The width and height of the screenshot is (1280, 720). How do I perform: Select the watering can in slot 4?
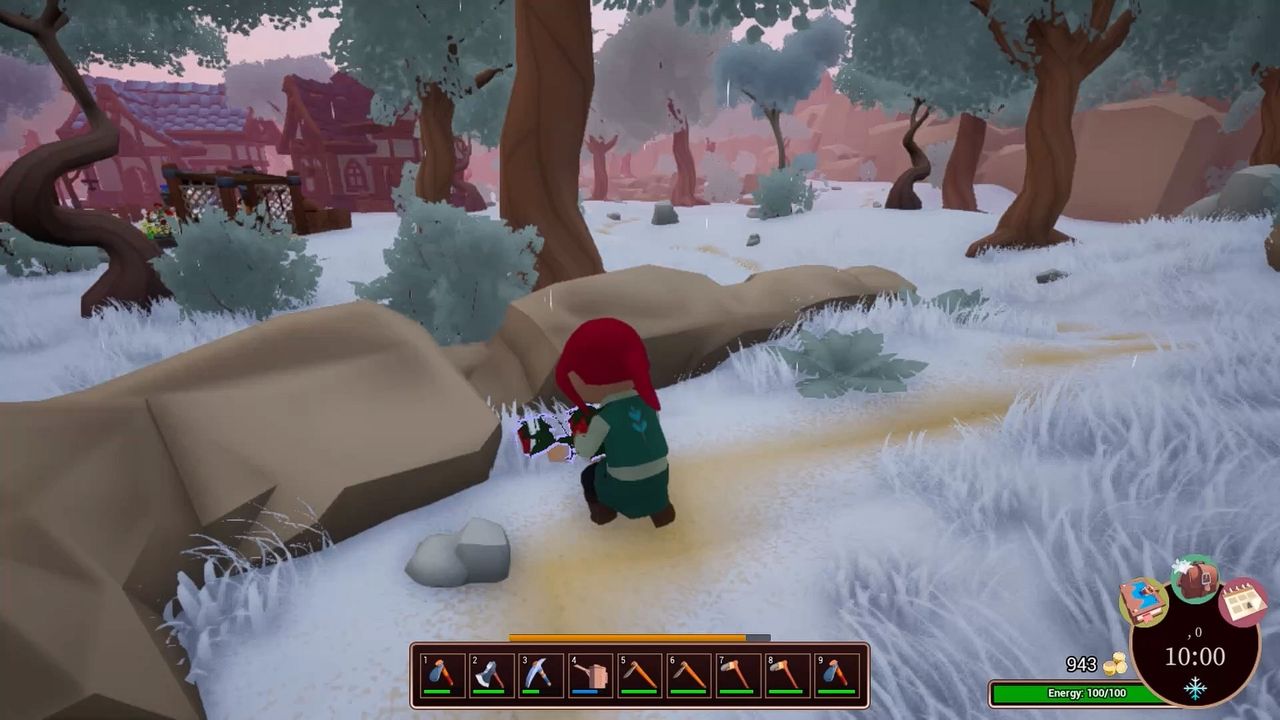point(588,676)
